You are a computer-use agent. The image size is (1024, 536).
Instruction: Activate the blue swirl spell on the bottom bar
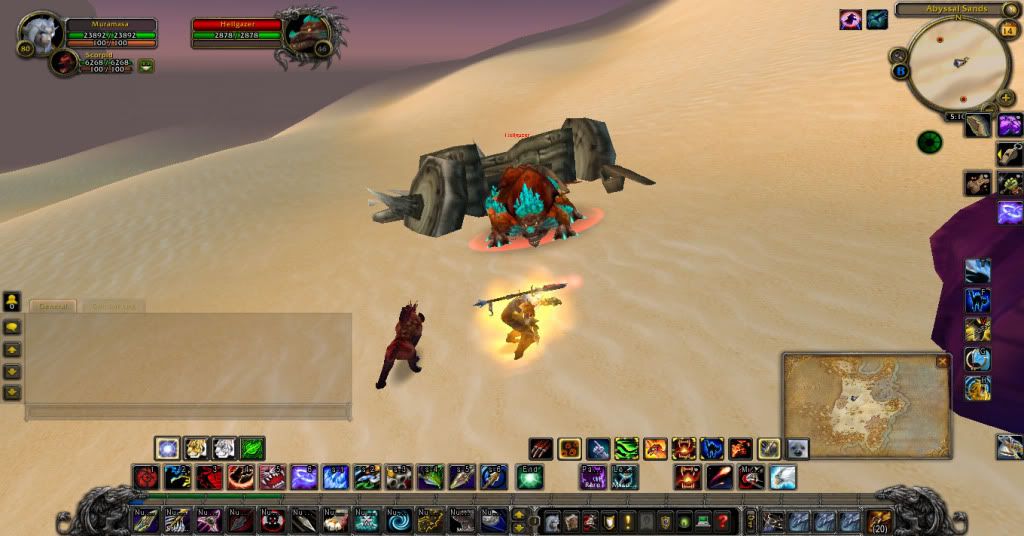click(x=399, y=520)
